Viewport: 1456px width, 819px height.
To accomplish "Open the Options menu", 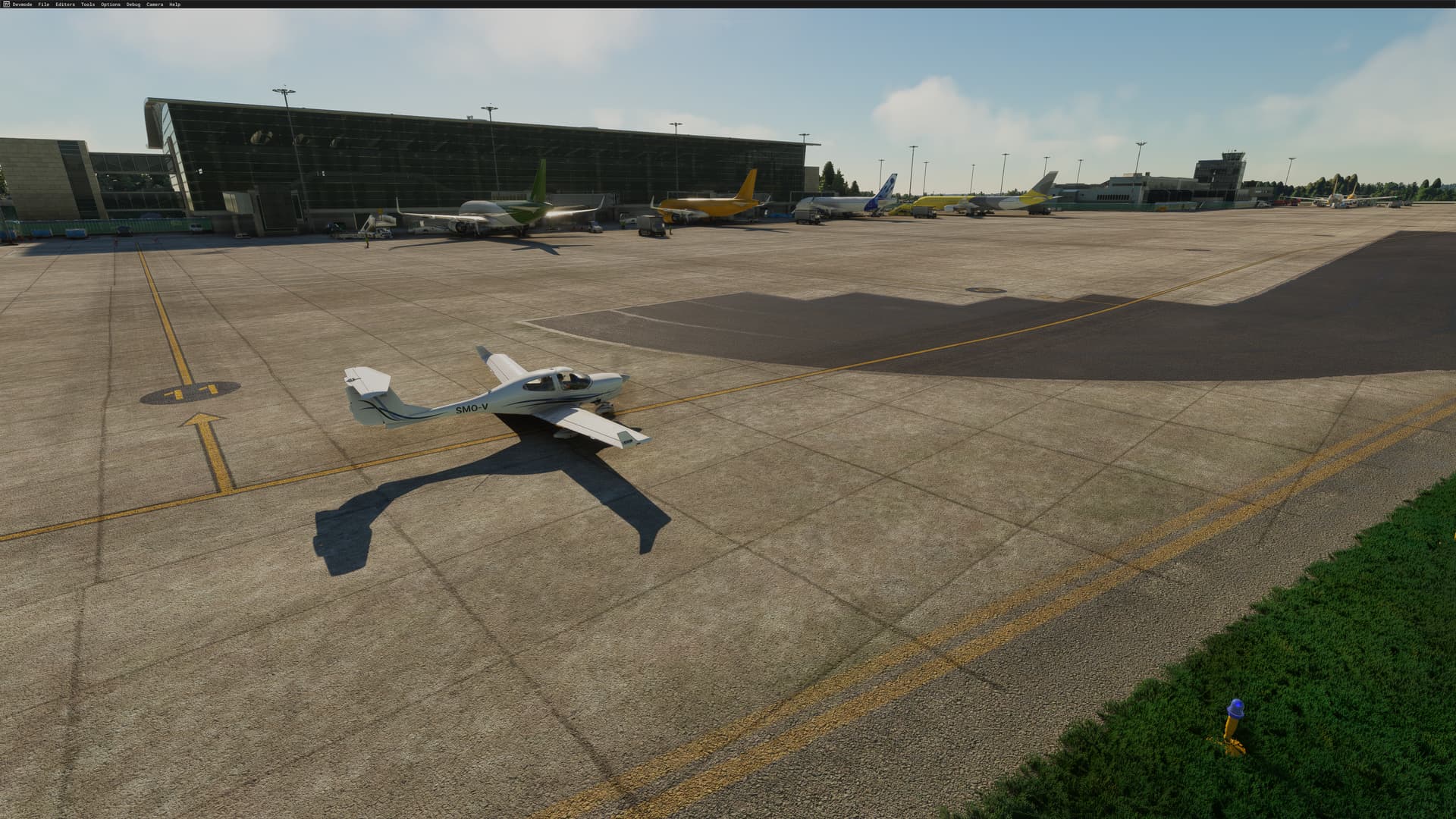I will click(x=111, y=5).
